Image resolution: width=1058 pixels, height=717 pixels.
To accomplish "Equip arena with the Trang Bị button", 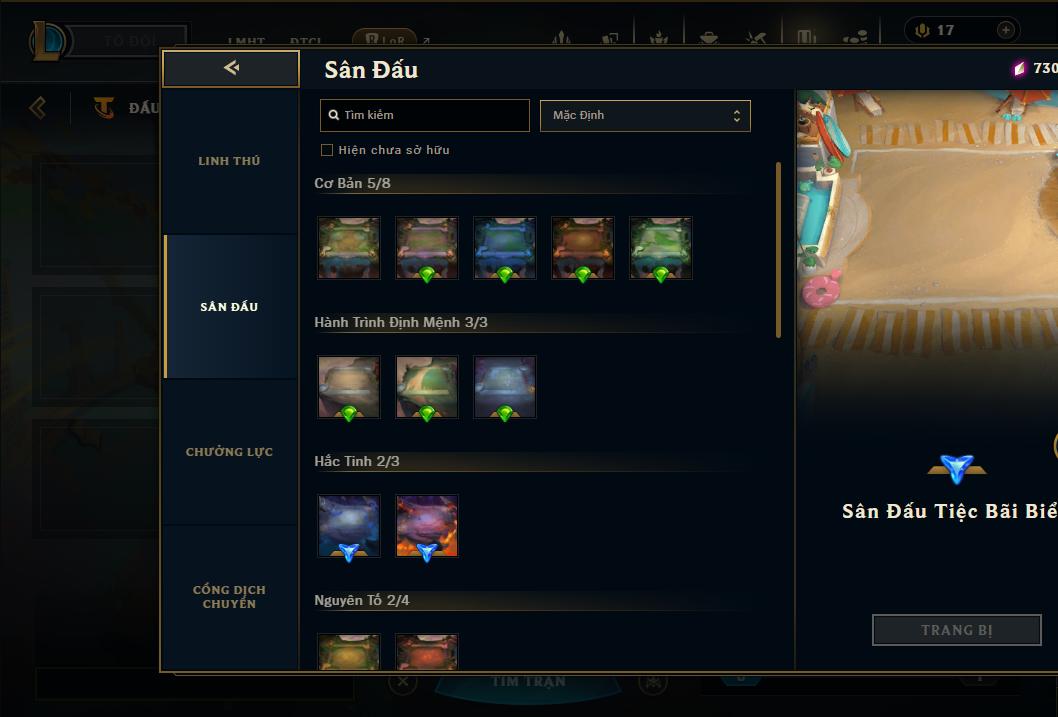I will coord(956,630).
